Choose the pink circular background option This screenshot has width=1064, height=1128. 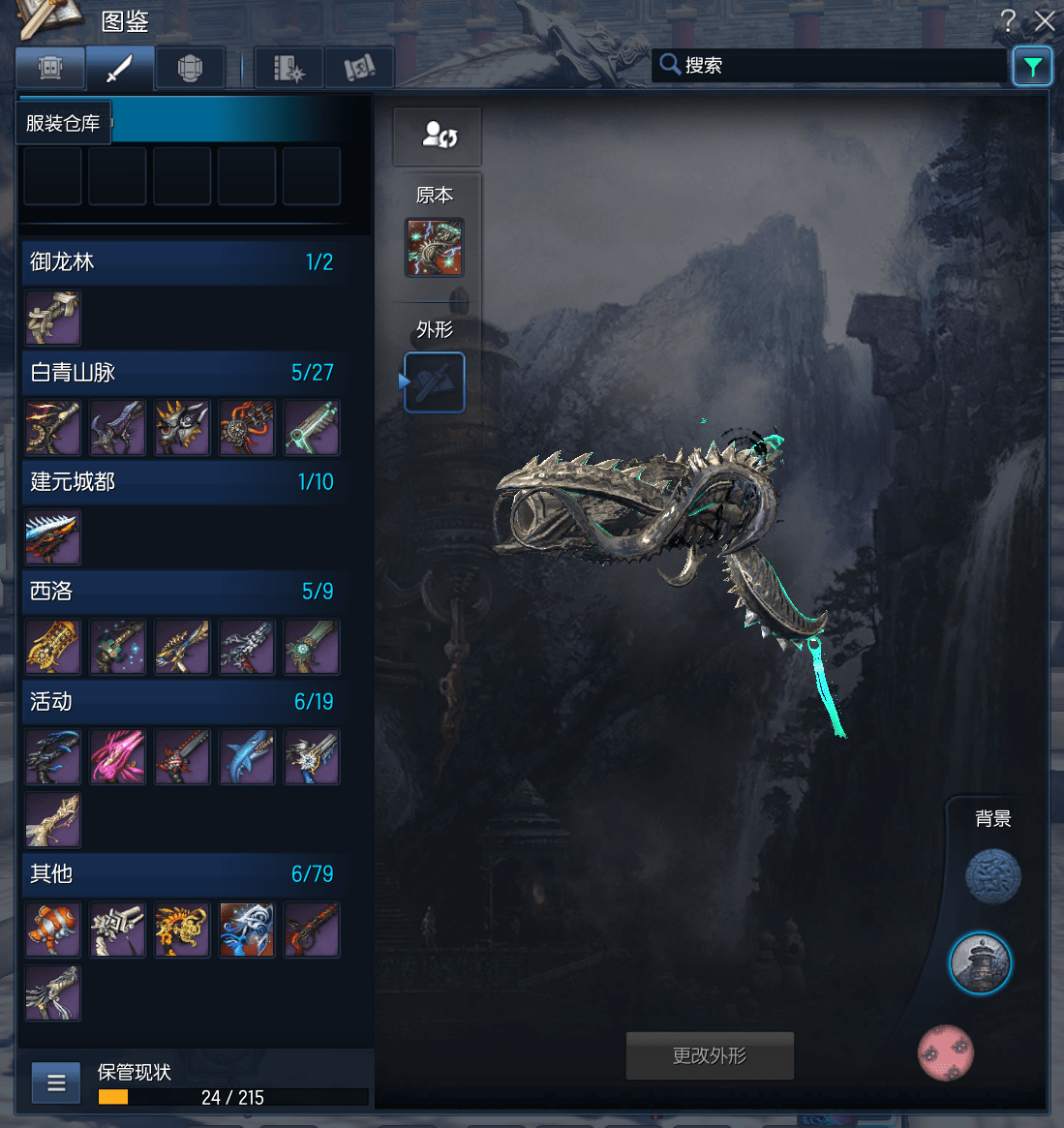click(946, 1052)
